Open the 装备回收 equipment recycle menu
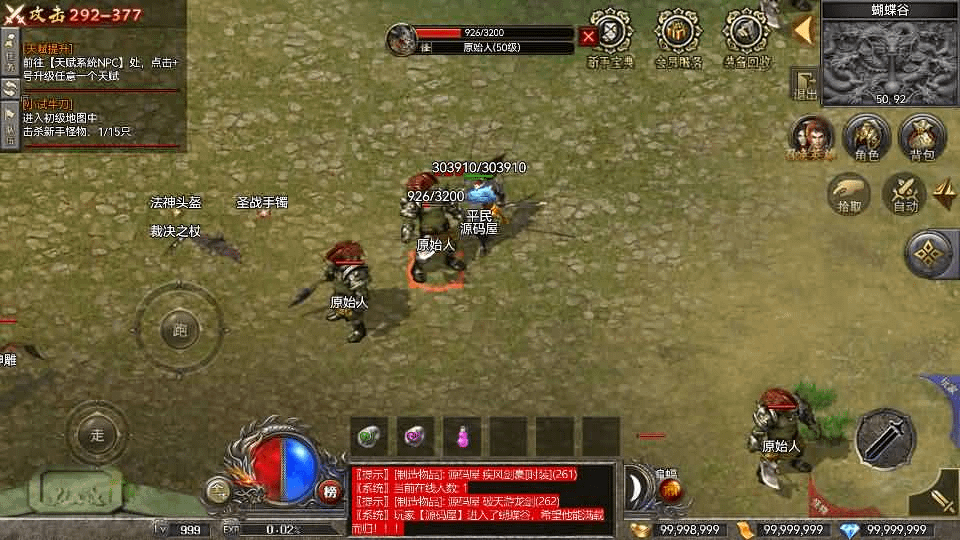This screenshot has height=540, width=960. (746, 36)
